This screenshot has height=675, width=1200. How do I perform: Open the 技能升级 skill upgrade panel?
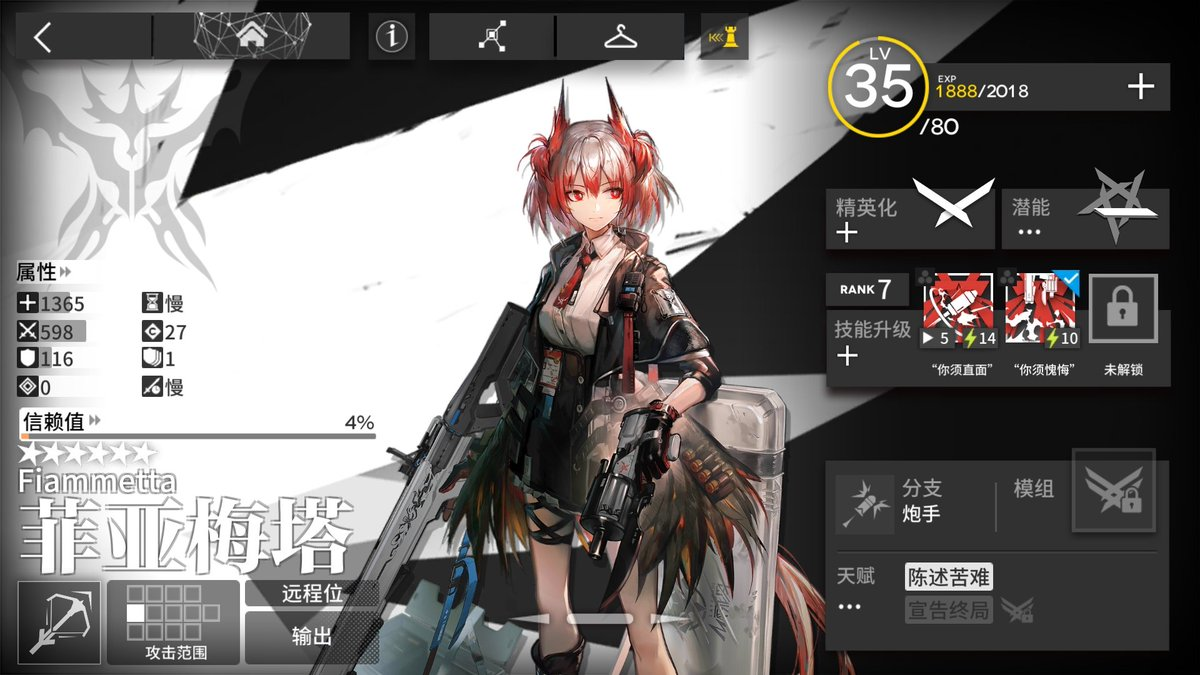(872, 342)
